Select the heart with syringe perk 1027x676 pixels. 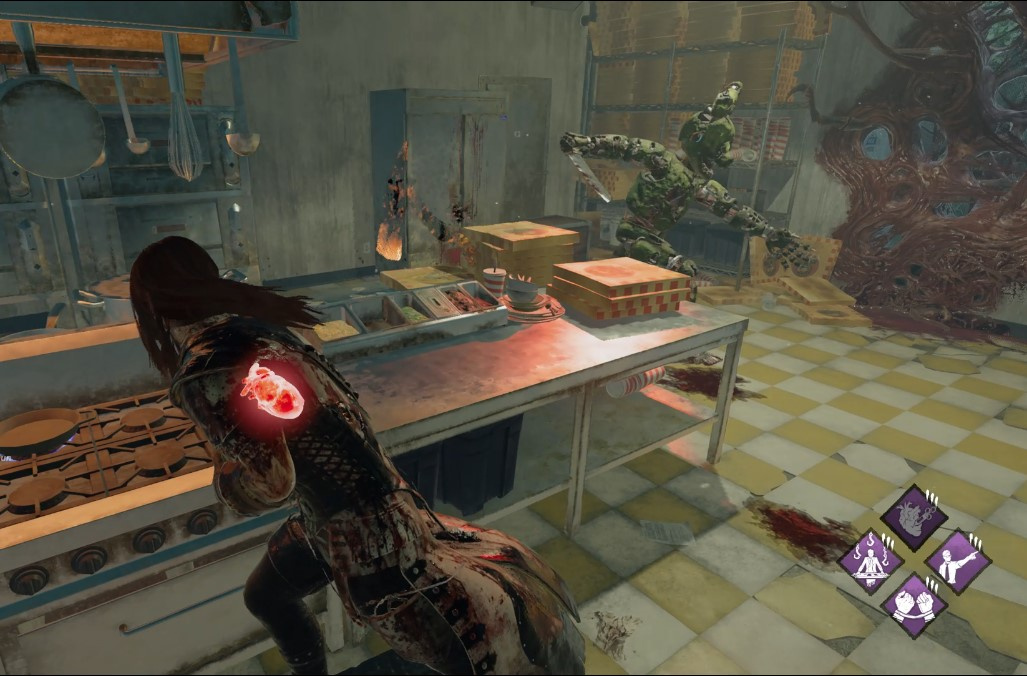click(914, 517)
